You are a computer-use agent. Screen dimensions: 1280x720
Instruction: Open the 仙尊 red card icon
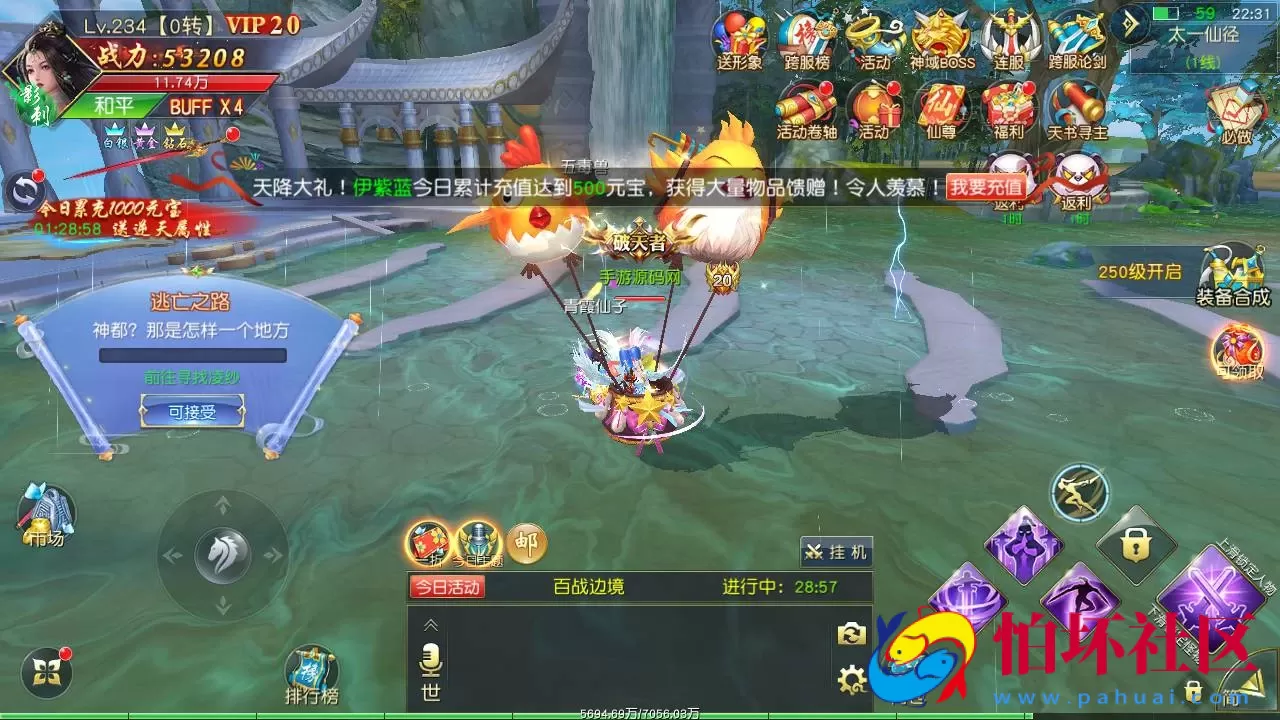(x=941, y=109)
